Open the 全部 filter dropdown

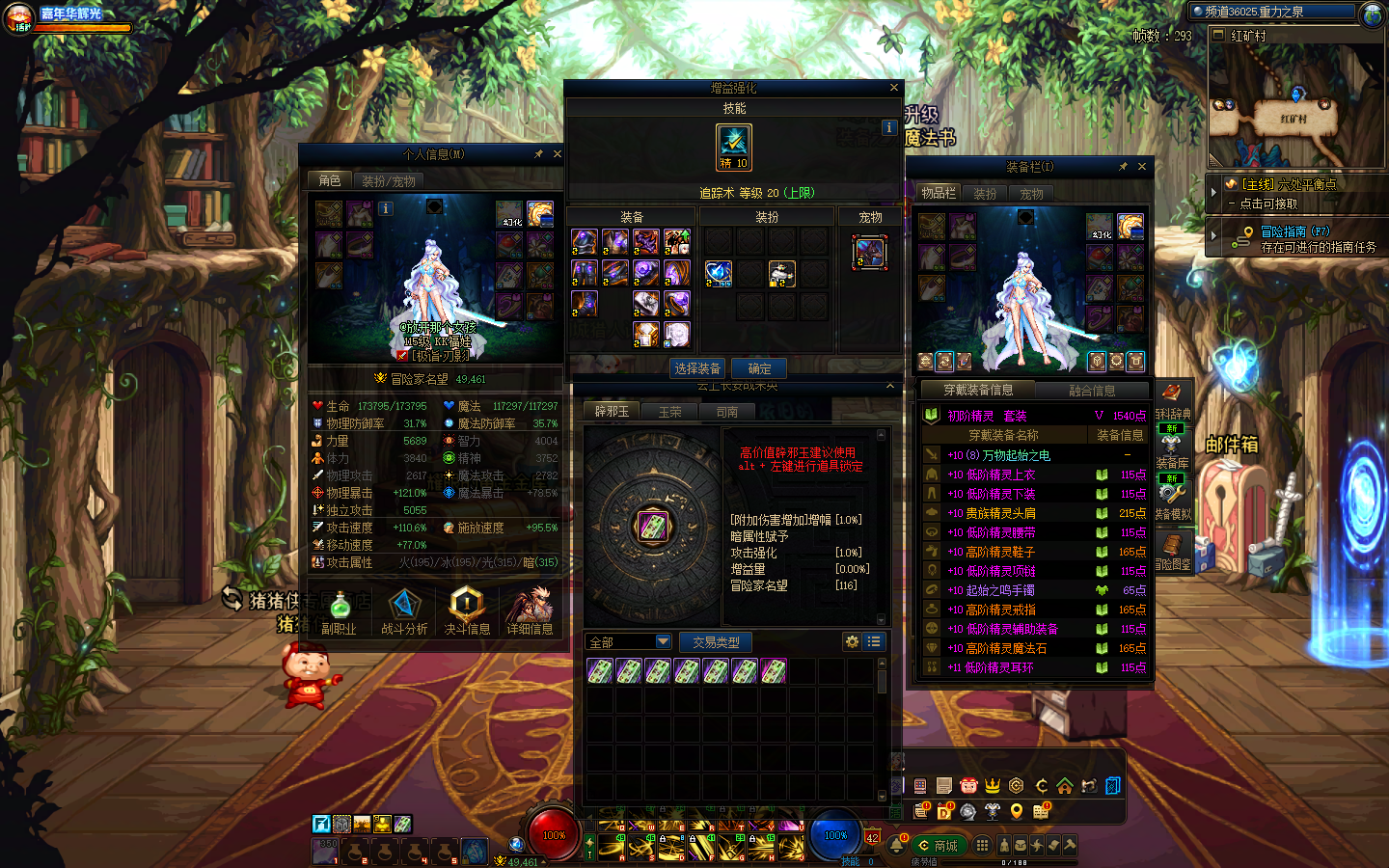629,642
